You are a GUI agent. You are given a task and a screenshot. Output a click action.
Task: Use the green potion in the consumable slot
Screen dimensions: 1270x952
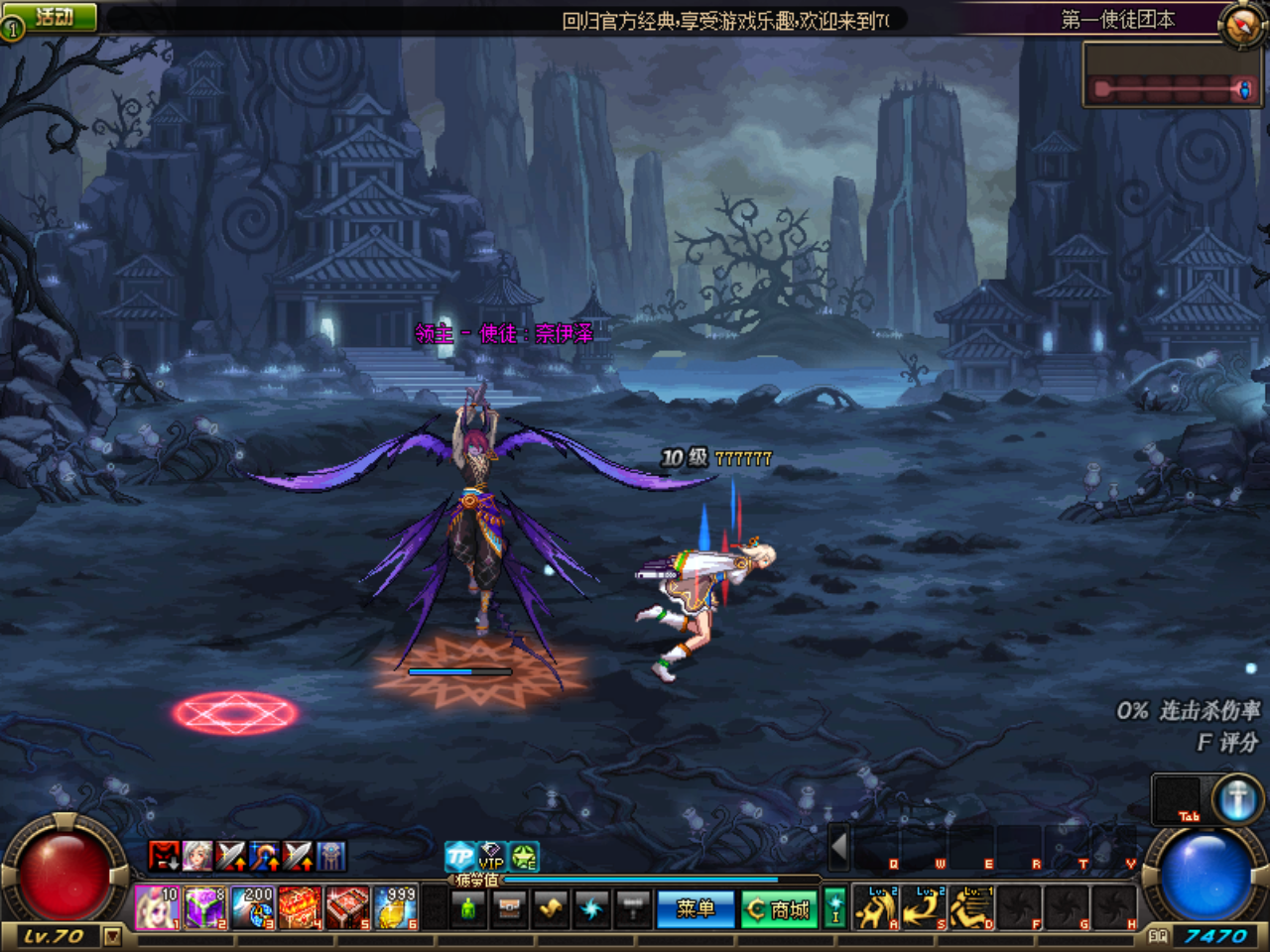(x=468, y=907)
